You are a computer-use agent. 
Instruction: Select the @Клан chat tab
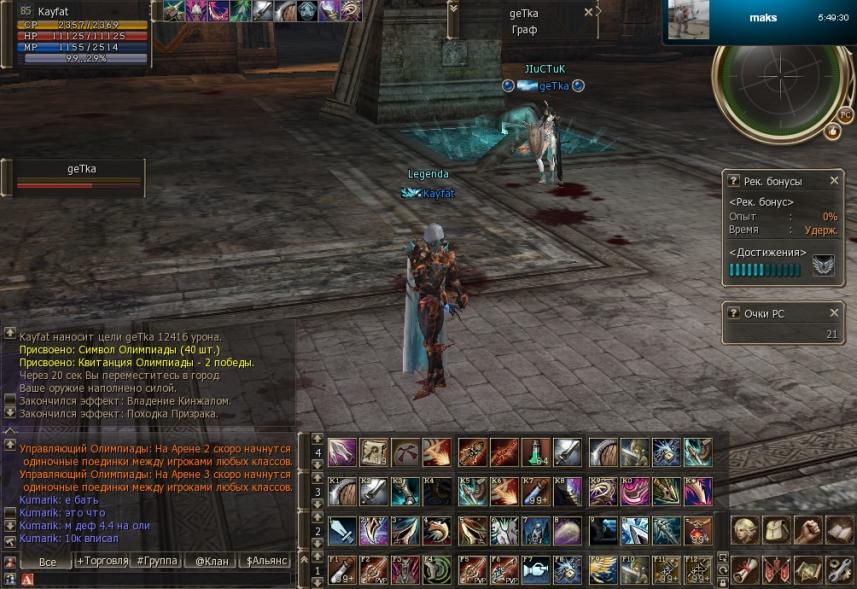[x=211, y=561]
